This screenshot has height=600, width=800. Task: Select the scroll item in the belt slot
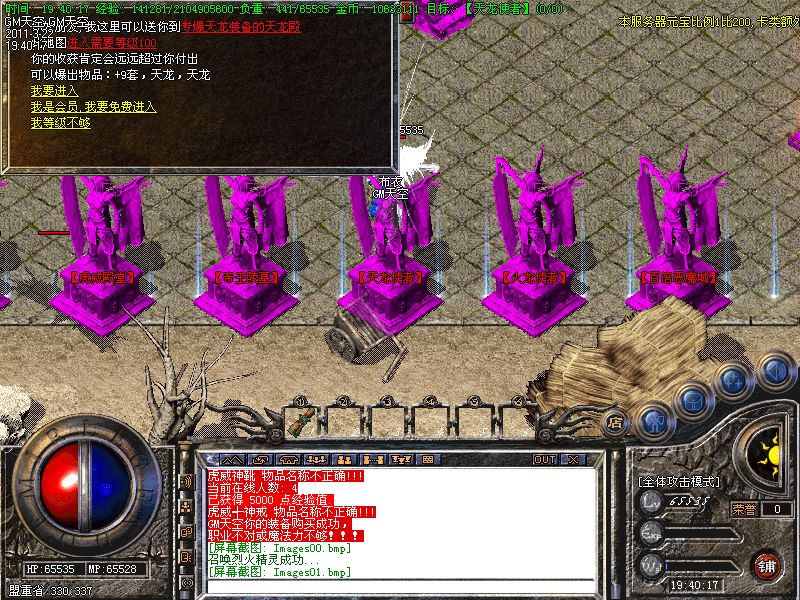[x=297, y=423]
